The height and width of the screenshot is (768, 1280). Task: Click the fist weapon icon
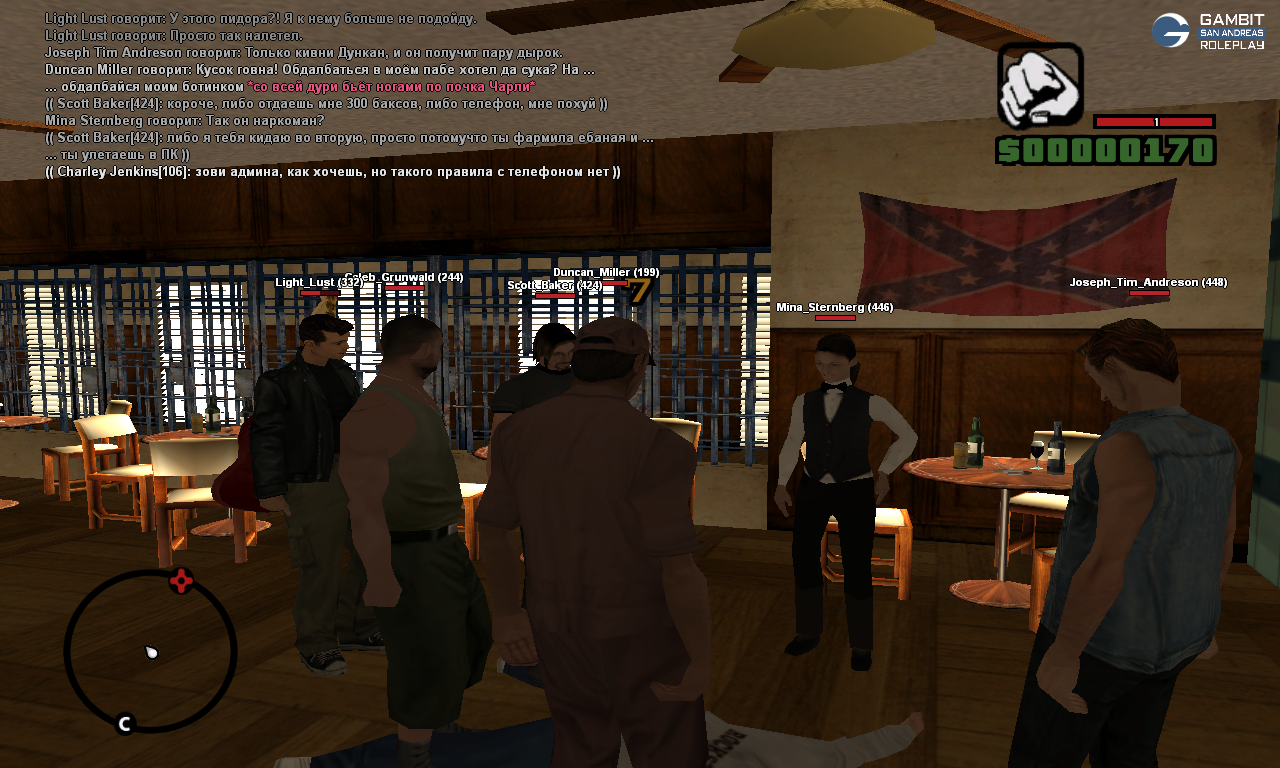1040,85
